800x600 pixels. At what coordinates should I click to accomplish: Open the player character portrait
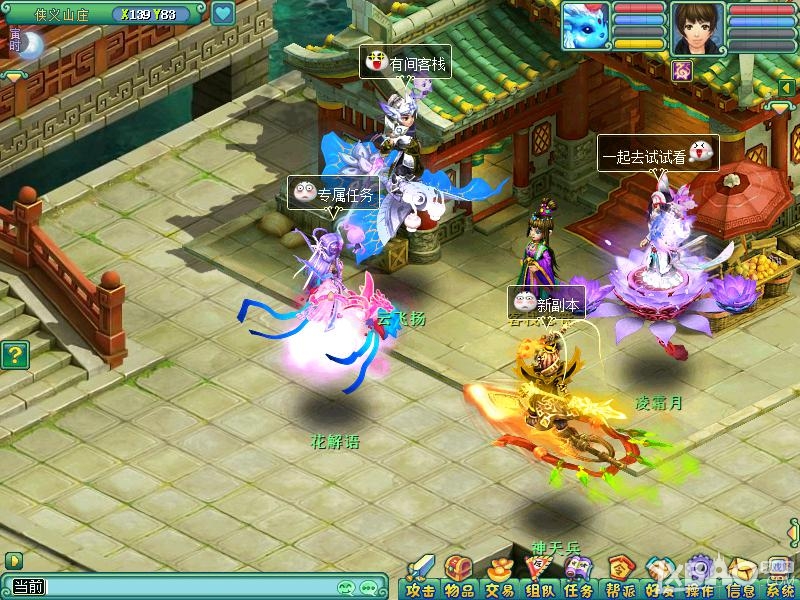coord(698,26)
